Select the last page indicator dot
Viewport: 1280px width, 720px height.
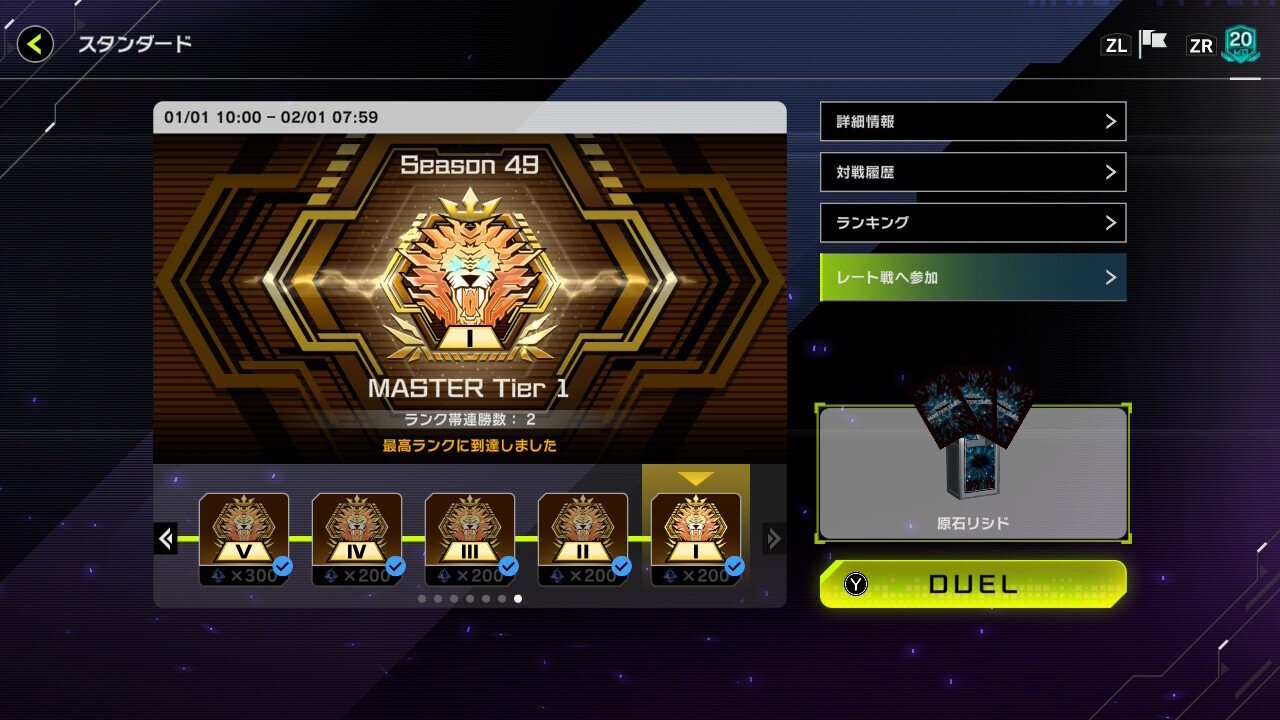[516, 598]
